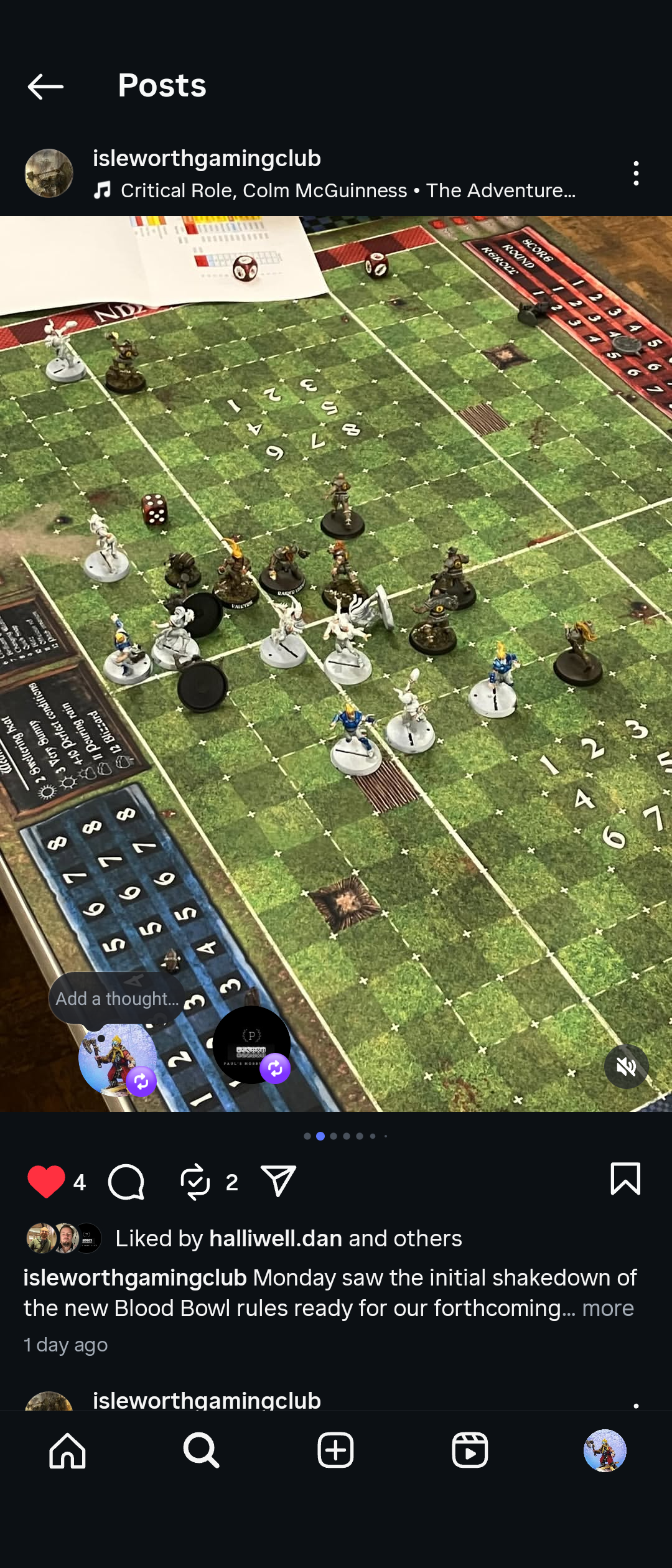Viewport: 672px width, 1568px height.
Task: Open halliwell.dan's profile from likes
Action: tap(276, 1238)
